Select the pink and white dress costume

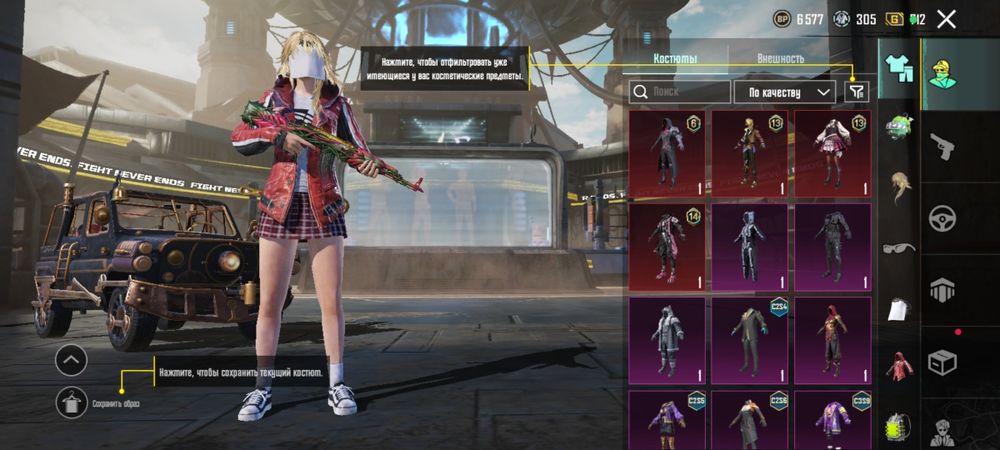pyautogui.click(x=832, y=152)
